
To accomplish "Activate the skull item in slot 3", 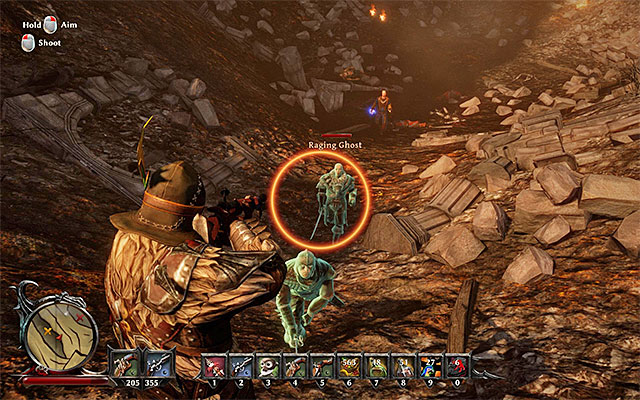I will click(x=267, y=366).
